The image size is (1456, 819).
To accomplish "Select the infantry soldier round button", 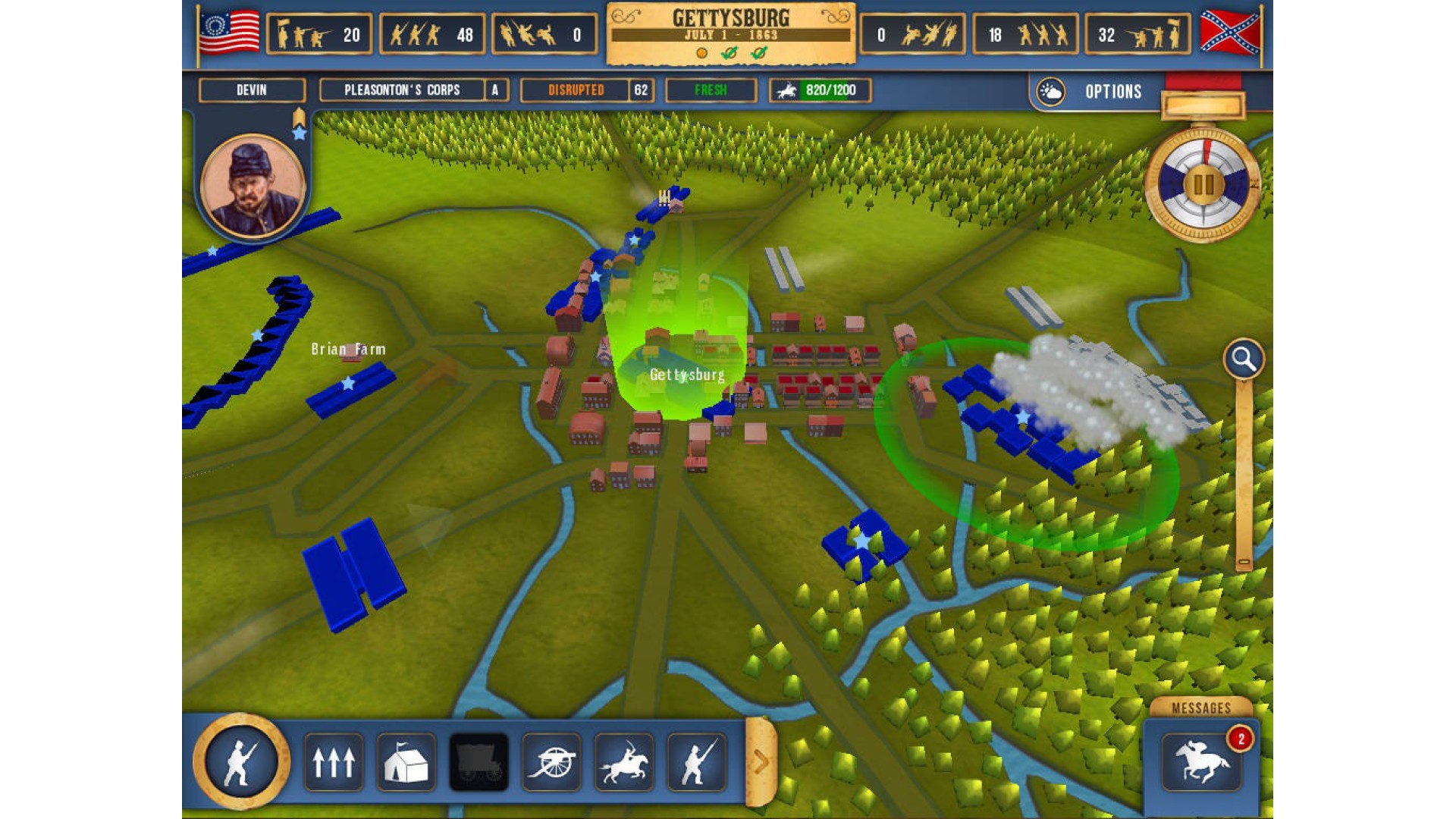I will tap(241, 761).
